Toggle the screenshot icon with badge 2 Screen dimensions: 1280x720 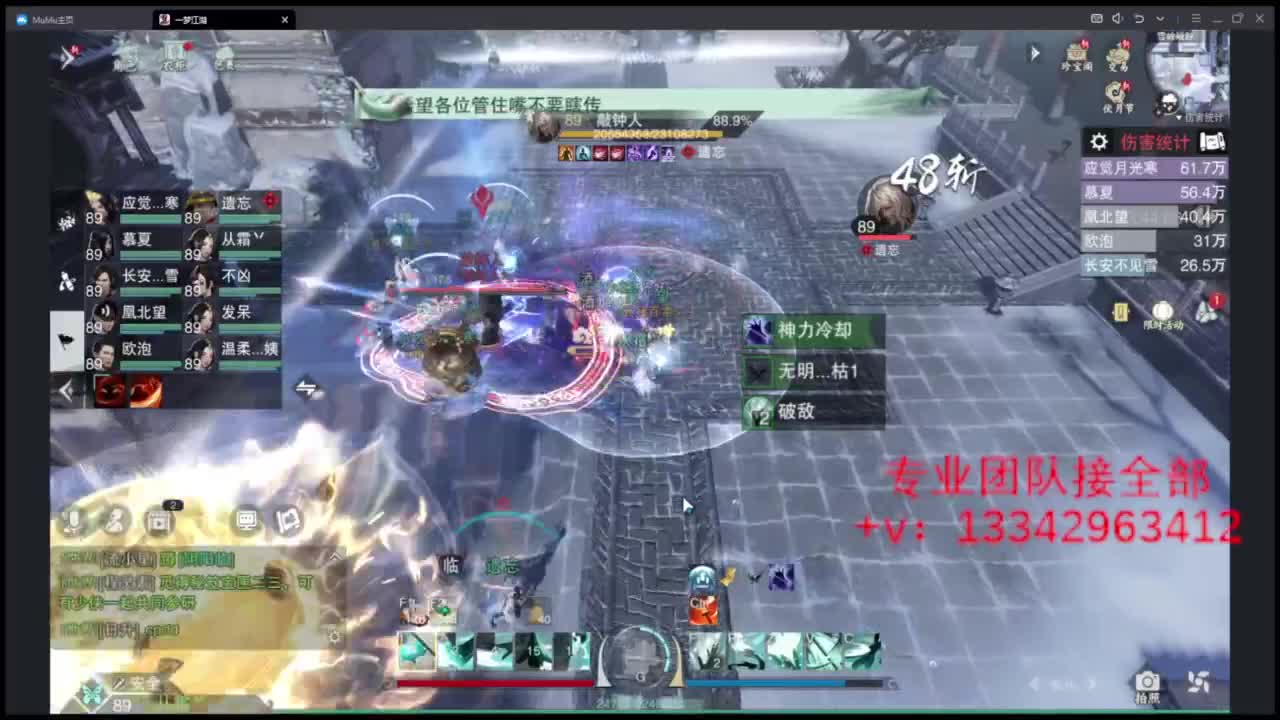coord(158,520)
